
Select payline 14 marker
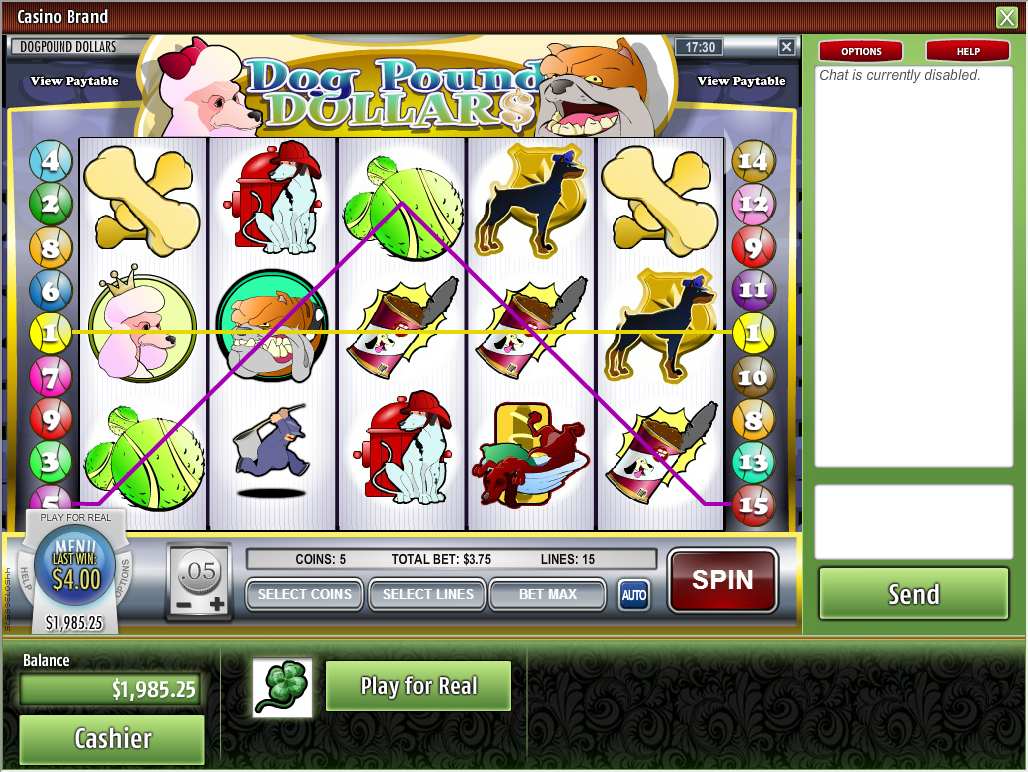pyautogui.click(x=752, y=160)
